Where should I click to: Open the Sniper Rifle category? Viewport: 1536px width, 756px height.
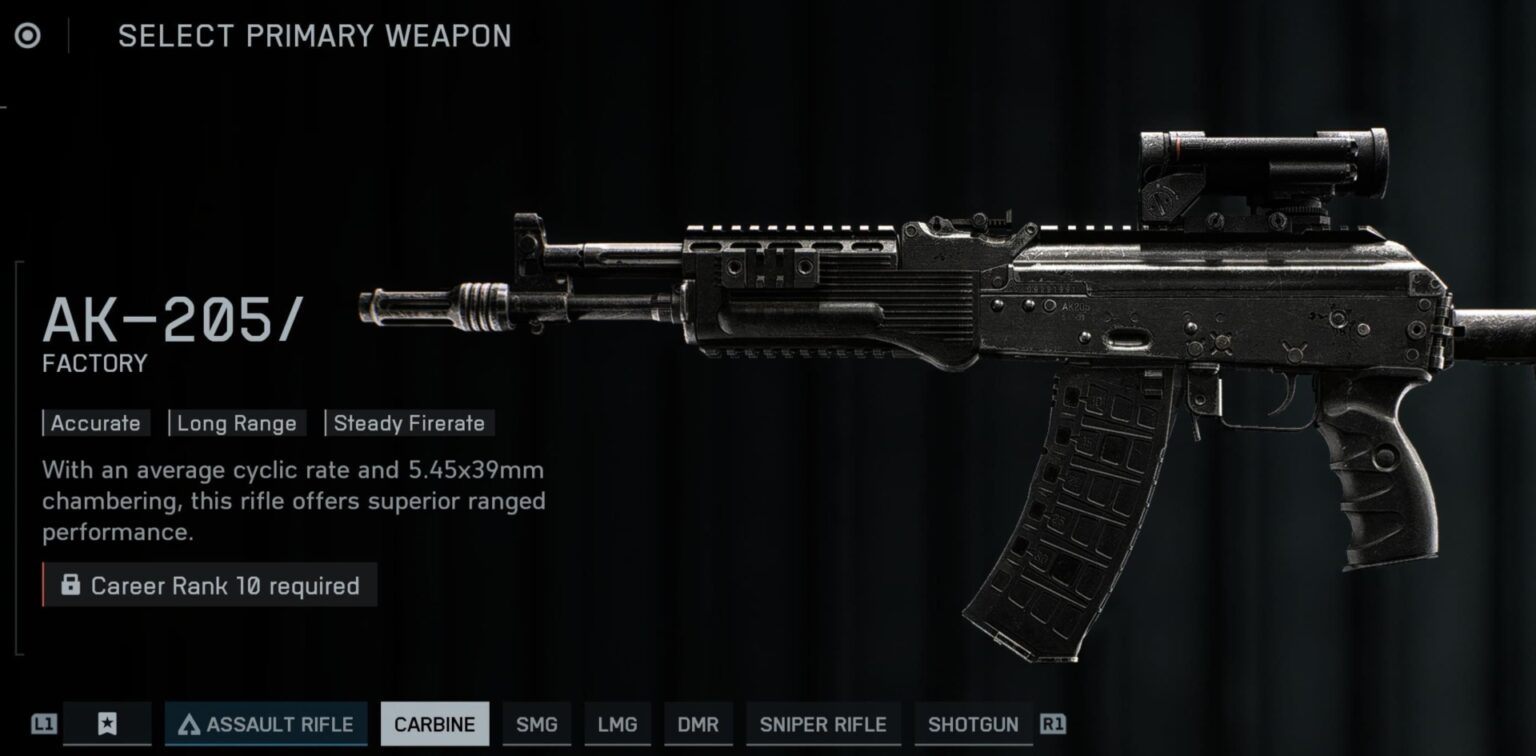(x=823, y=724)
